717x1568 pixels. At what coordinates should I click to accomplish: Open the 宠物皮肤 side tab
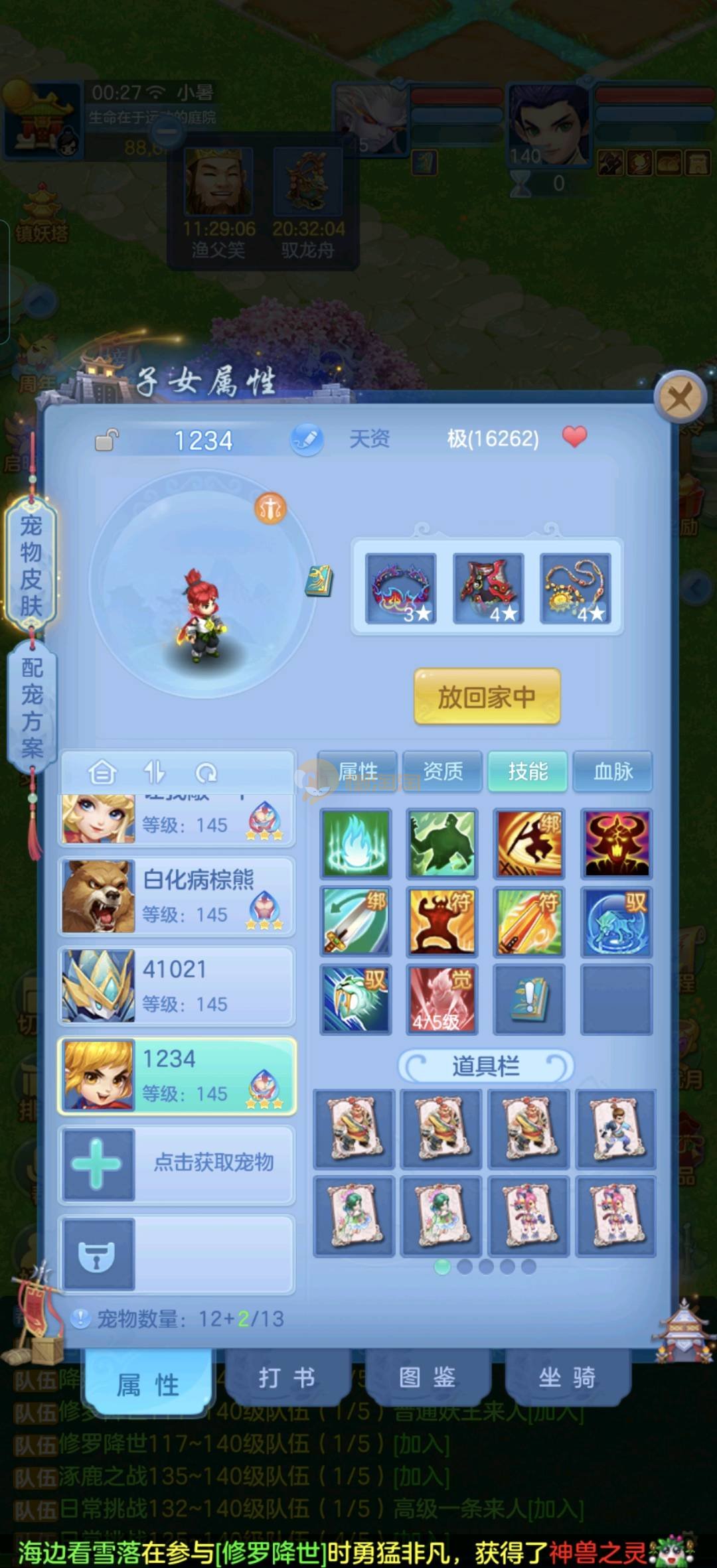point(31,565)
